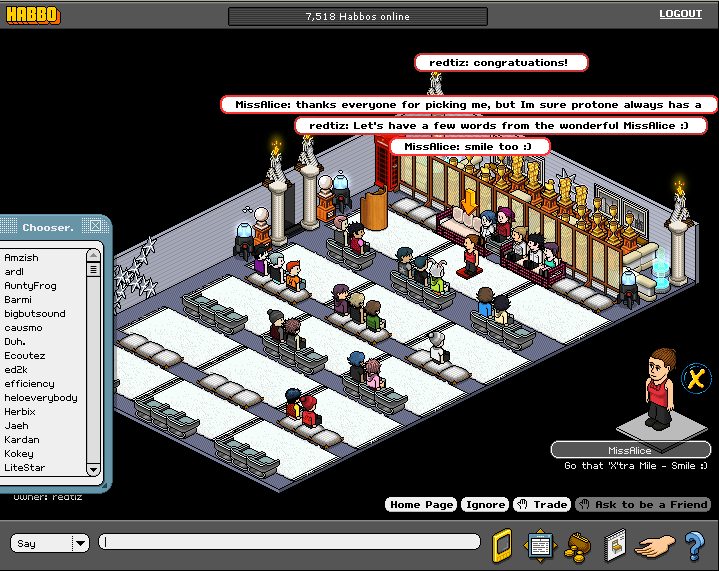This screenshot has height=571, width=719.
Task: Start a Trade with MissAlice
Action: point(542,505)
